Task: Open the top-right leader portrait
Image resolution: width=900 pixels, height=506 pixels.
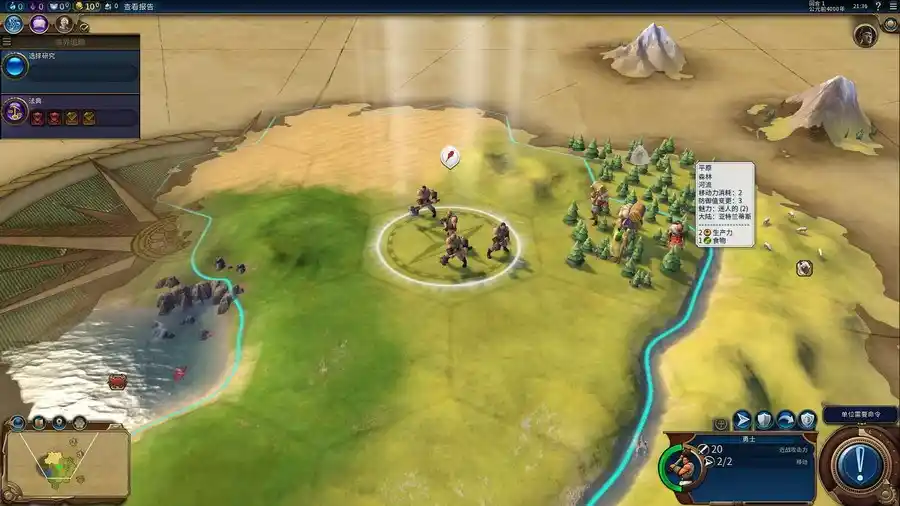Action: point(865,34)
